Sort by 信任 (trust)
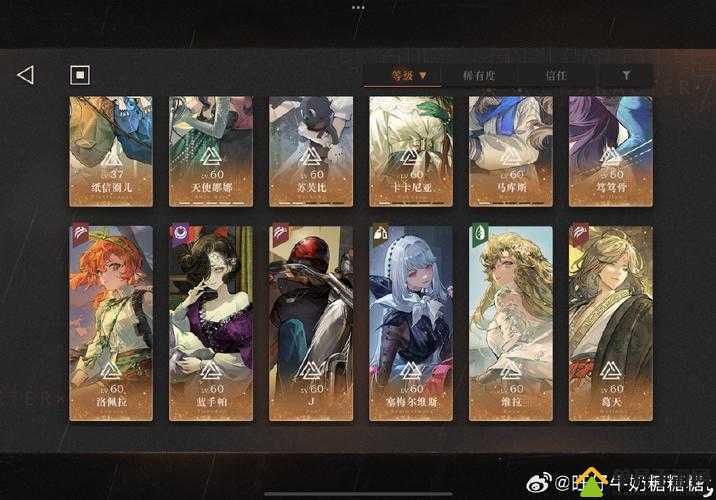Image resolution: width=716 pixels, height=500 pixels. [556, 75]
